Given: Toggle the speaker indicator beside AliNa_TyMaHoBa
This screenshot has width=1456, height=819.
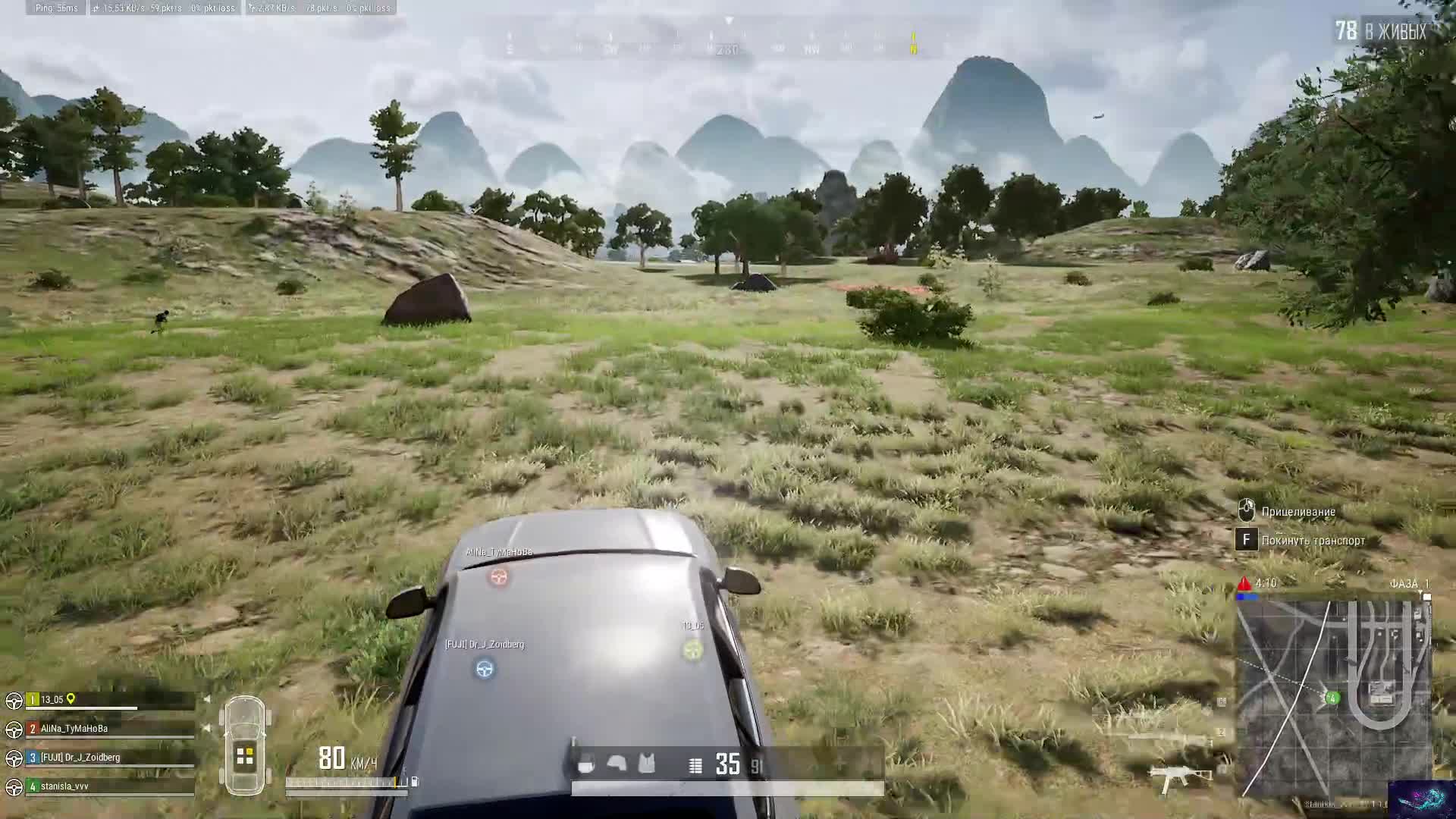Looking at the screenshot, I should (206, 727).
